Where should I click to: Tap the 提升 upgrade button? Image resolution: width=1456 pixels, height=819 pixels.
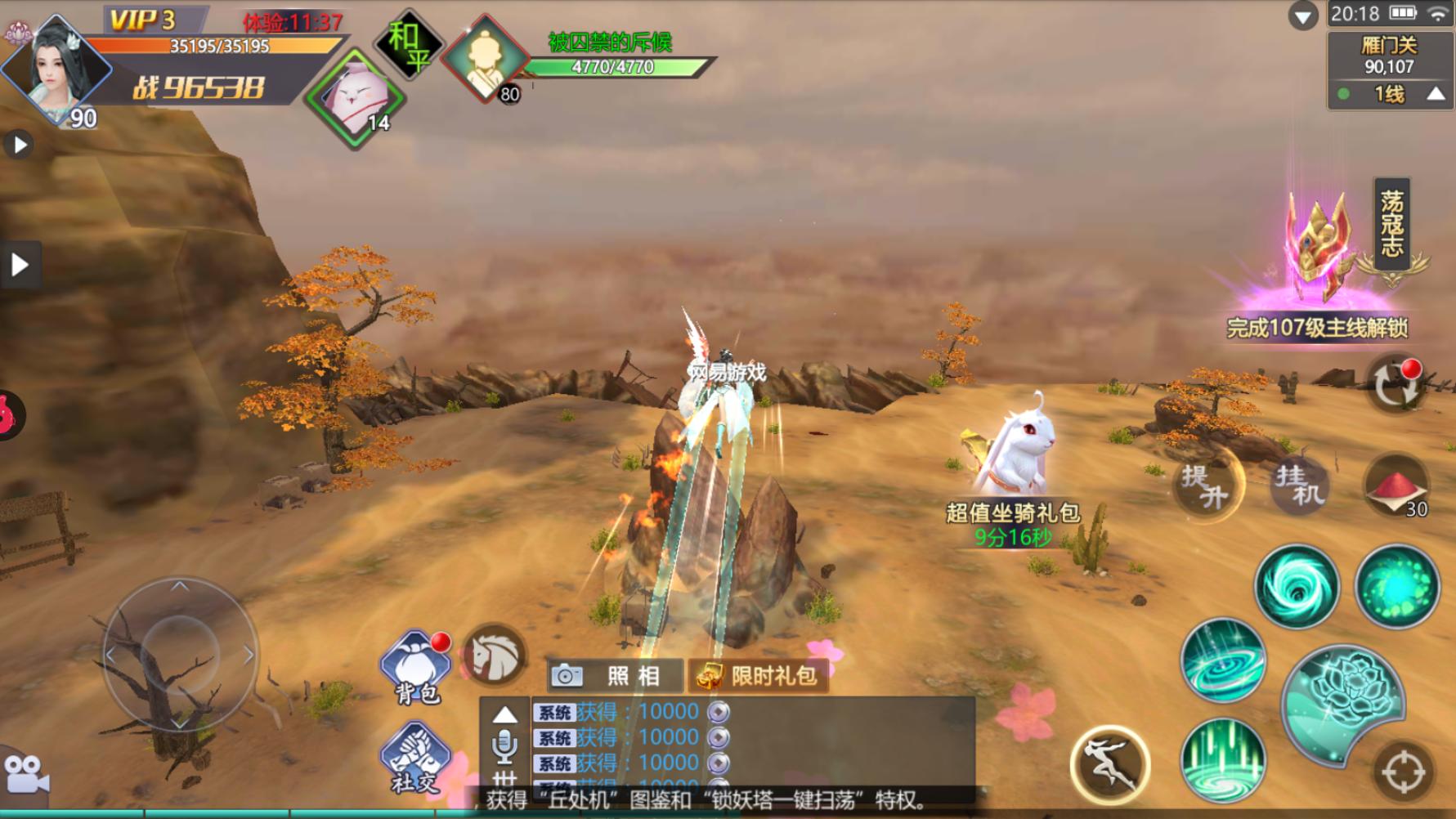coord(1205,486)
